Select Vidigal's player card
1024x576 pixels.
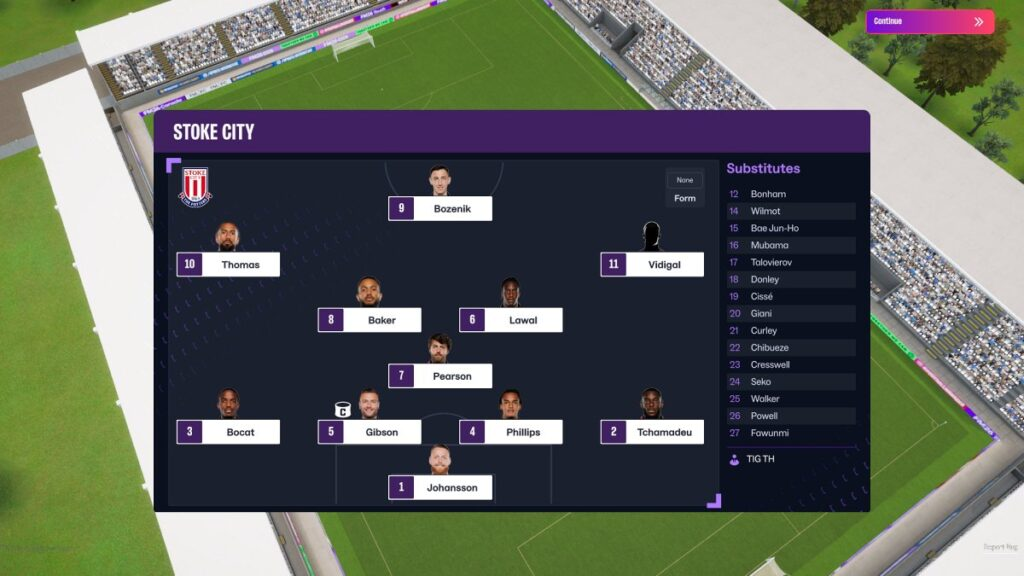652,265
